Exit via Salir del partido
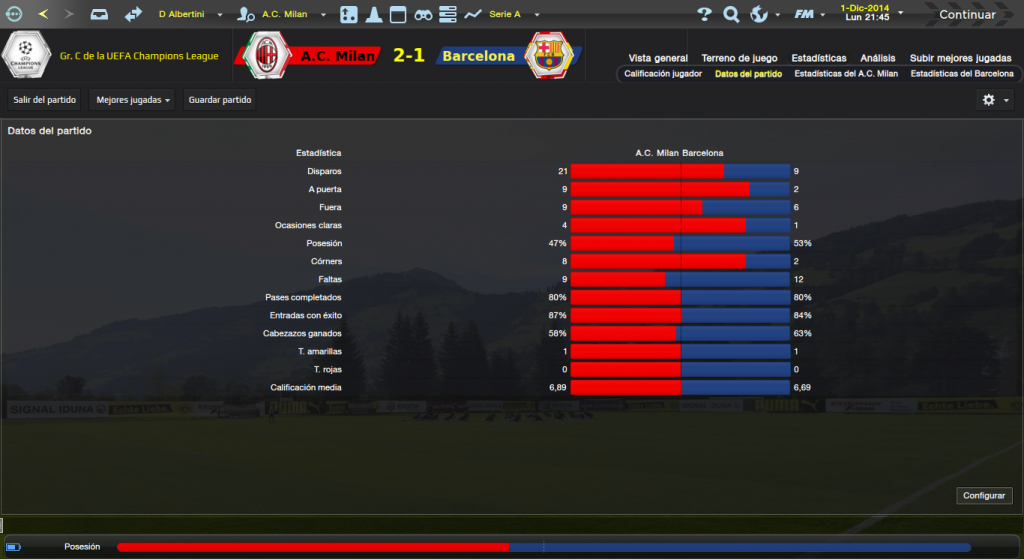This screenshot has width=1024, height=559. pos(45,100)
